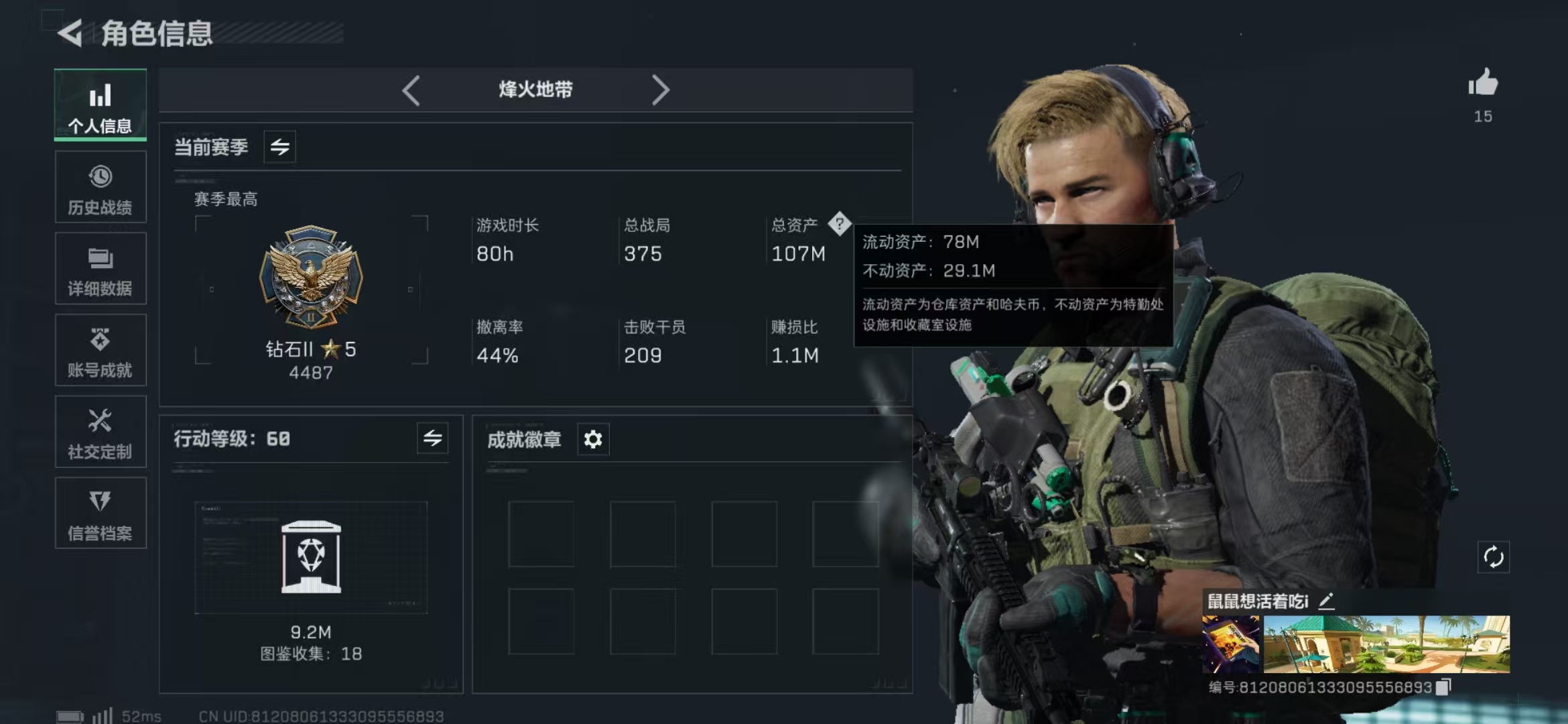Switch to next mode with right arrow
Viewport: 1568px width, 724px height.
(661, 89)
